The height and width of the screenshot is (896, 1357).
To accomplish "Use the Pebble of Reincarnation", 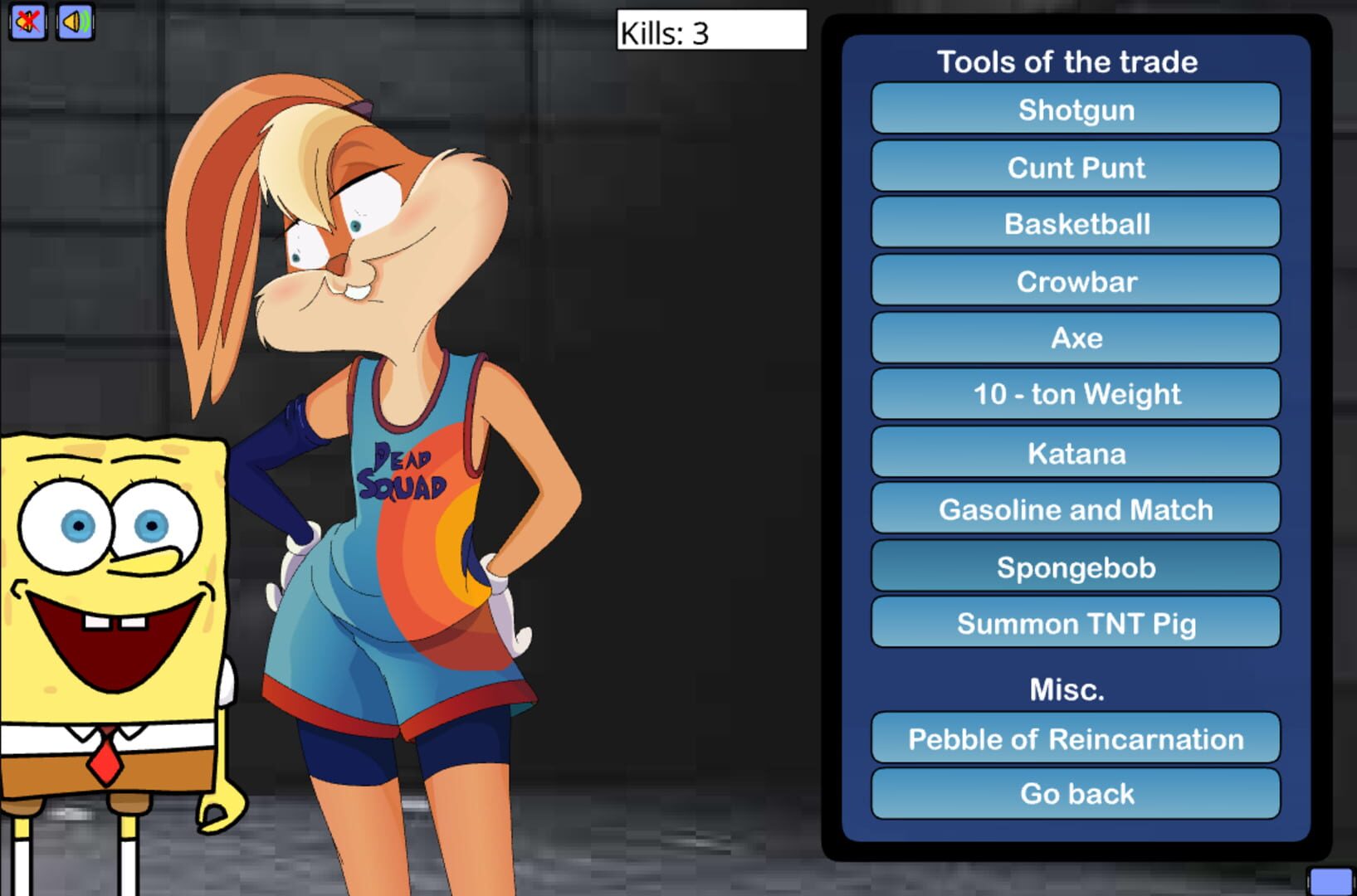I will click(x=1075, y=738).
